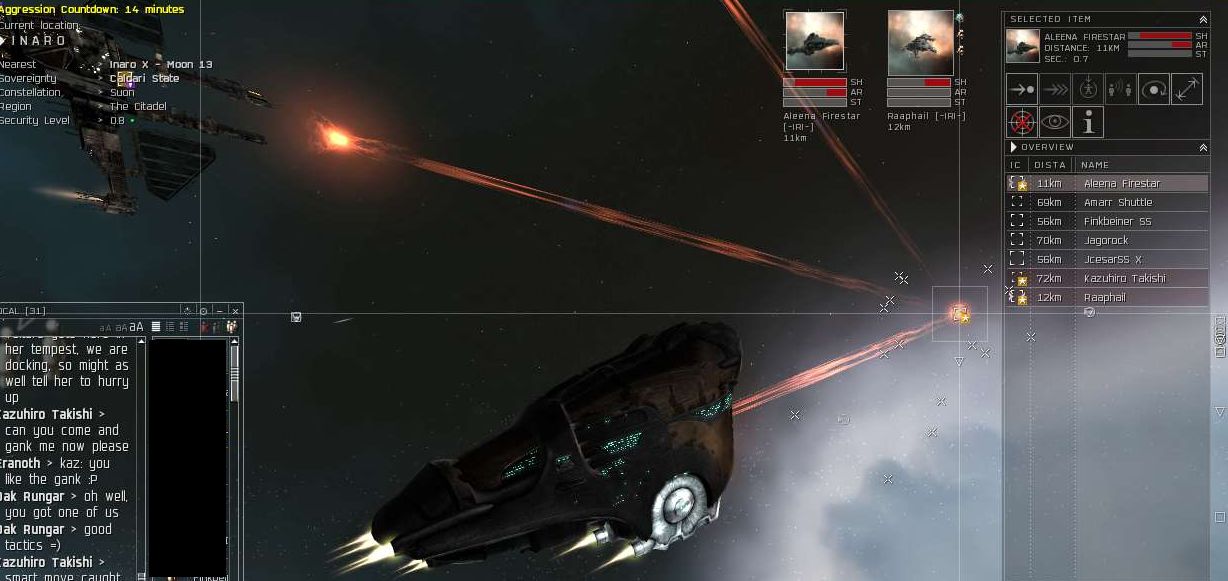Select JcesarSS X overview entry
This screenshot has width=1228, height=581.
pyautogui.click(x=1112, y=260)
